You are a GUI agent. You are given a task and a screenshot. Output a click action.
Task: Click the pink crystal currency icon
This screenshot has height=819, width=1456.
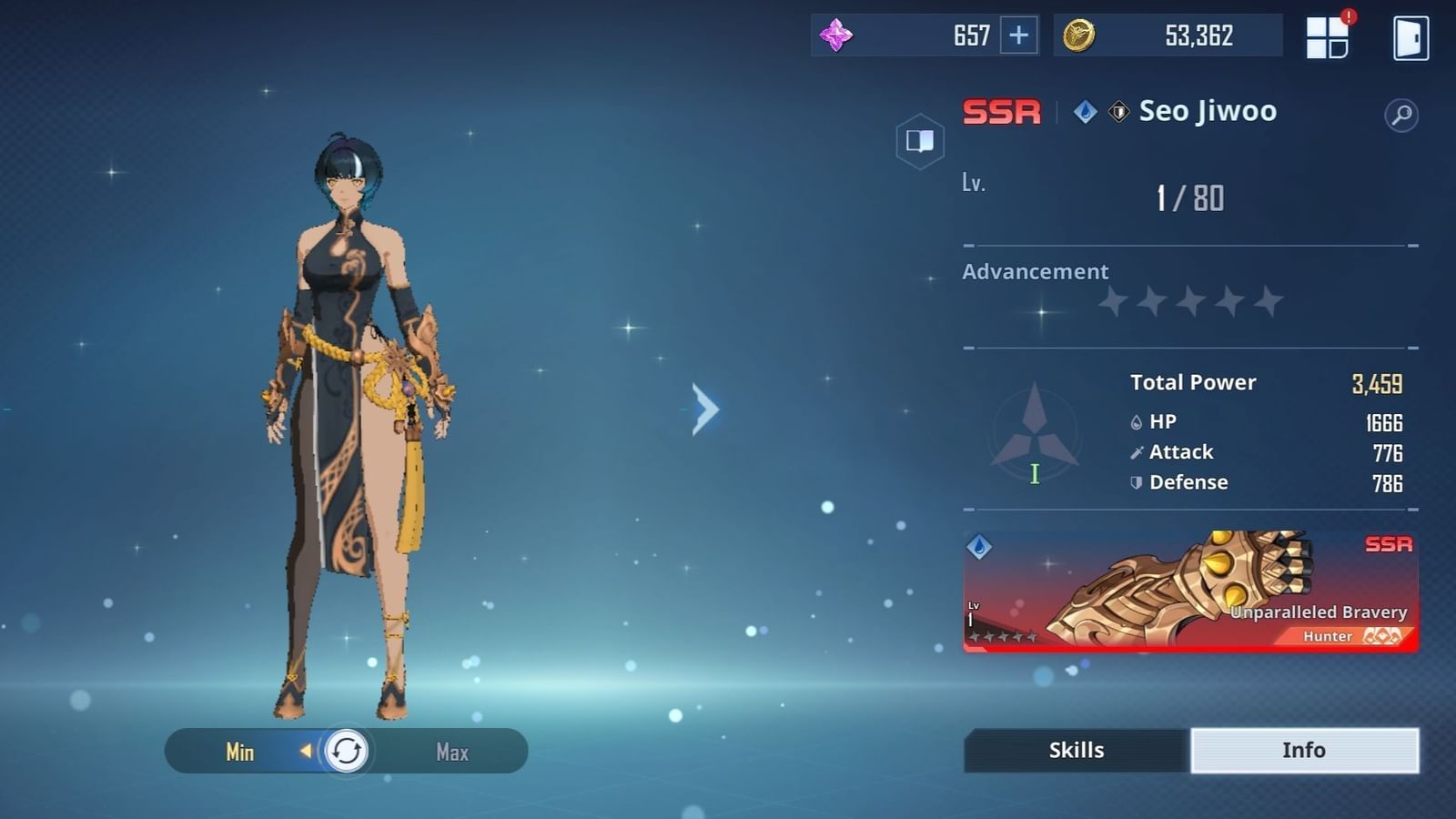[x=836, y=34]
